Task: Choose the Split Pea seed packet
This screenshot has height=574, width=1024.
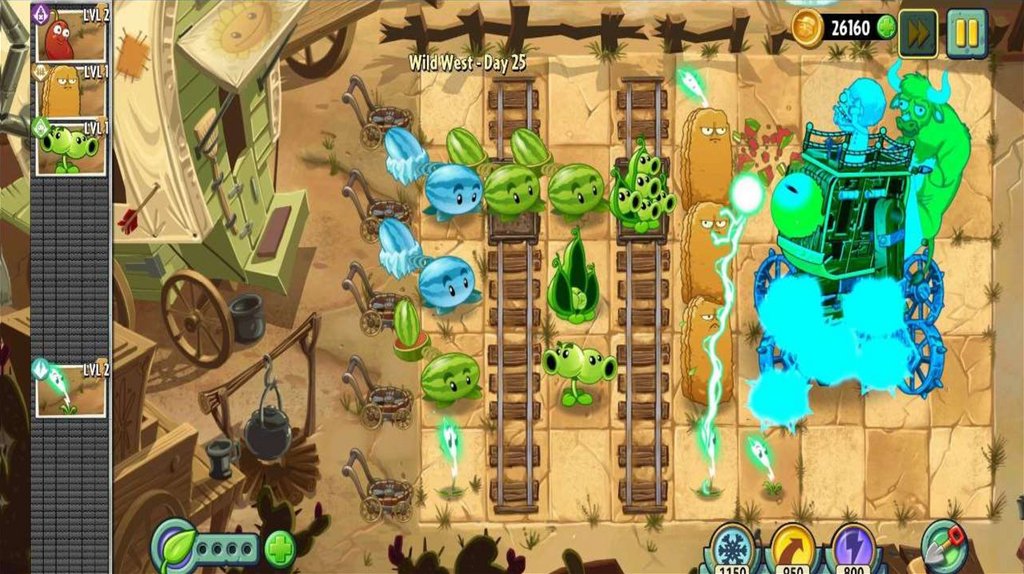Action: point(72,148)
